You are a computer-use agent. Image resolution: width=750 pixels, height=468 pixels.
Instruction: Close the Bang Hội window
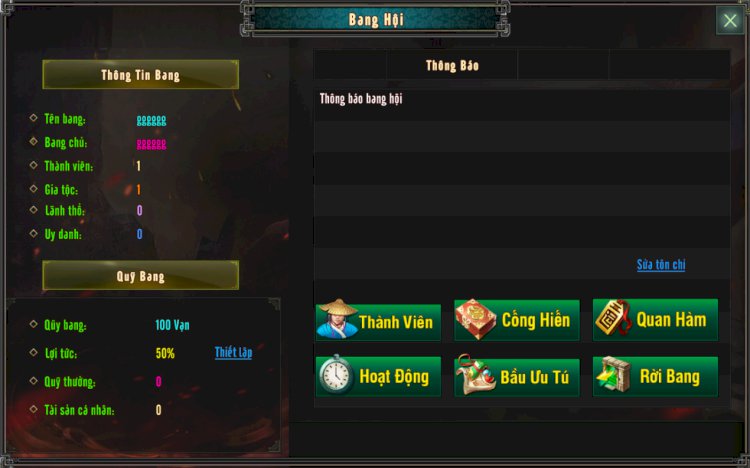pos(729,21)
